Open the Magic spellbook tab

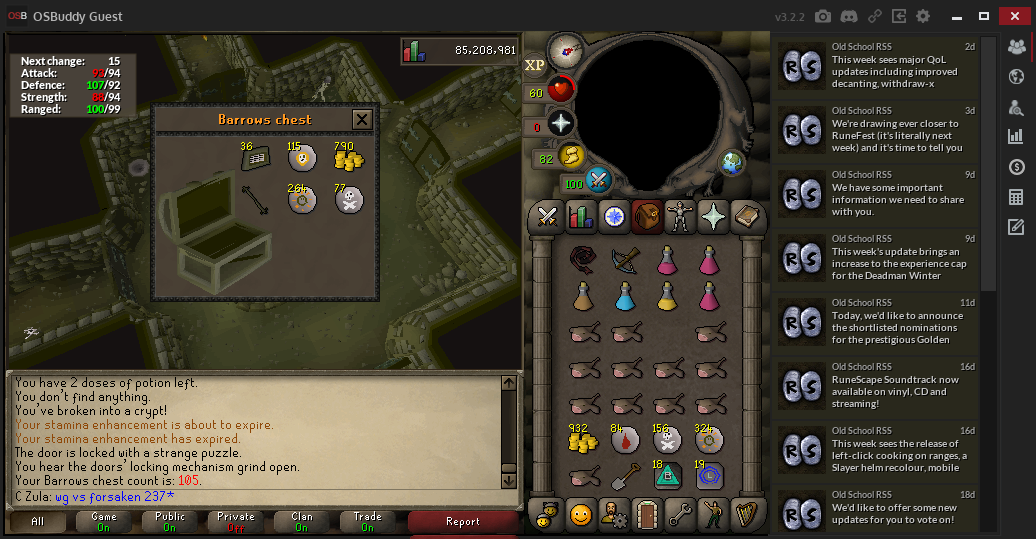pos(745,215)
